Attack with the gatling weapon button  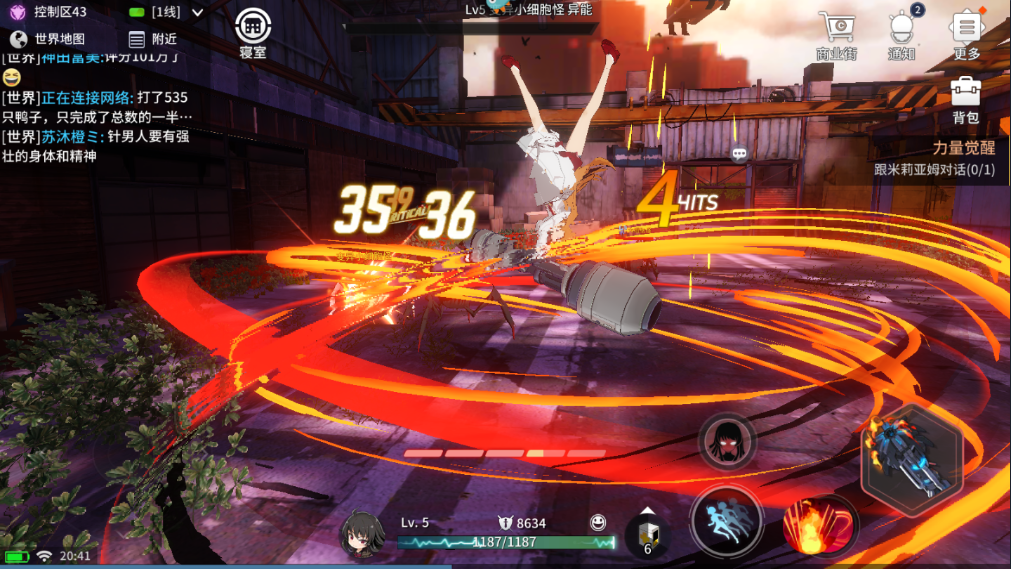click(x=911, y=460)
